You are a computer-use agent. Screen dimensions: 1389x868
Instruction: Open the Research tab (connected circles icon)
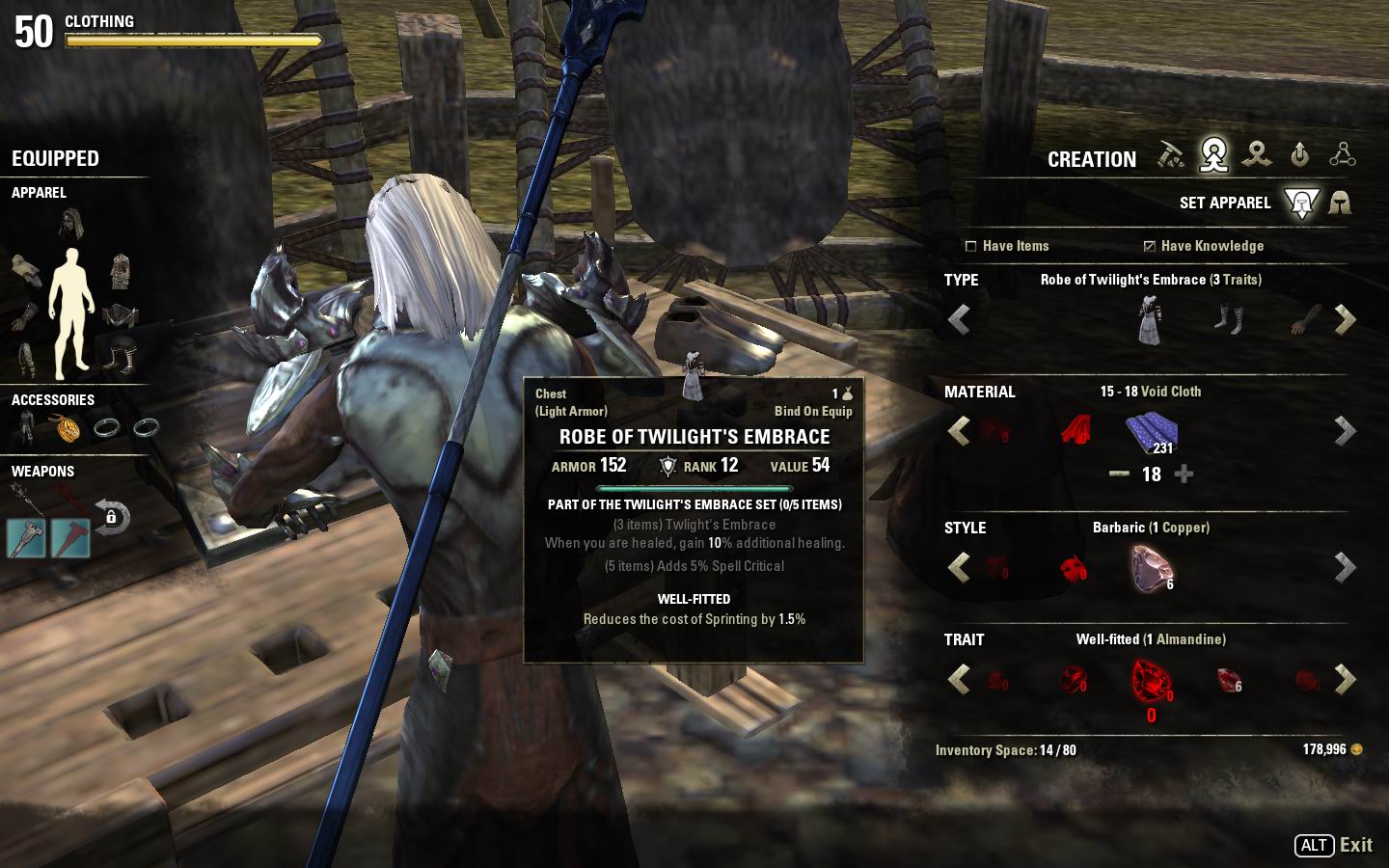click(1342, 154)
